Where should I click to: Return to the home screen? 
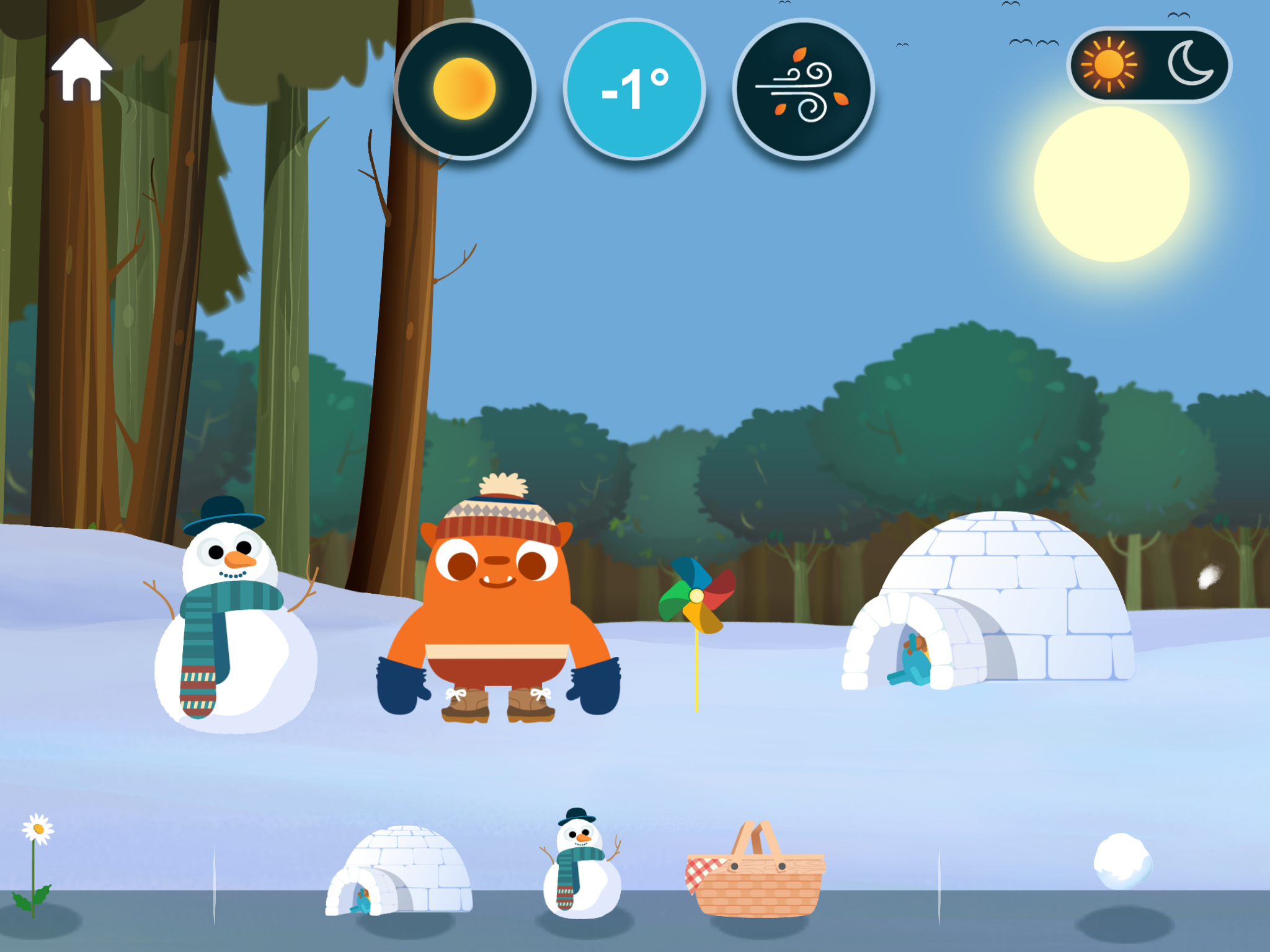tap(82, 71)
